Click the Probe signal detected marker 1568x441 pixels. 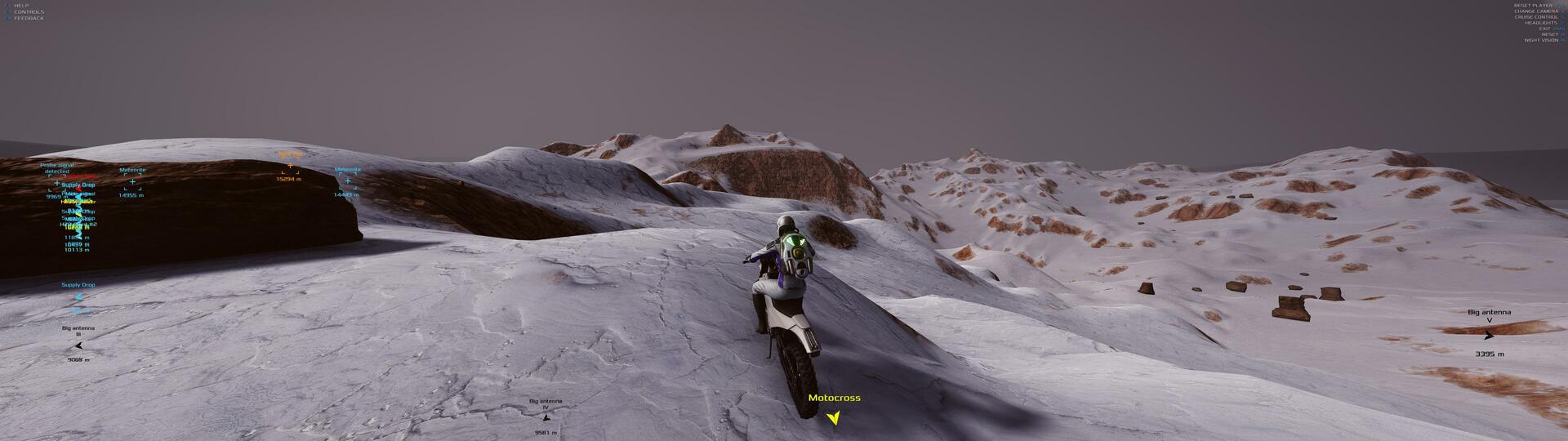(57, 184)
